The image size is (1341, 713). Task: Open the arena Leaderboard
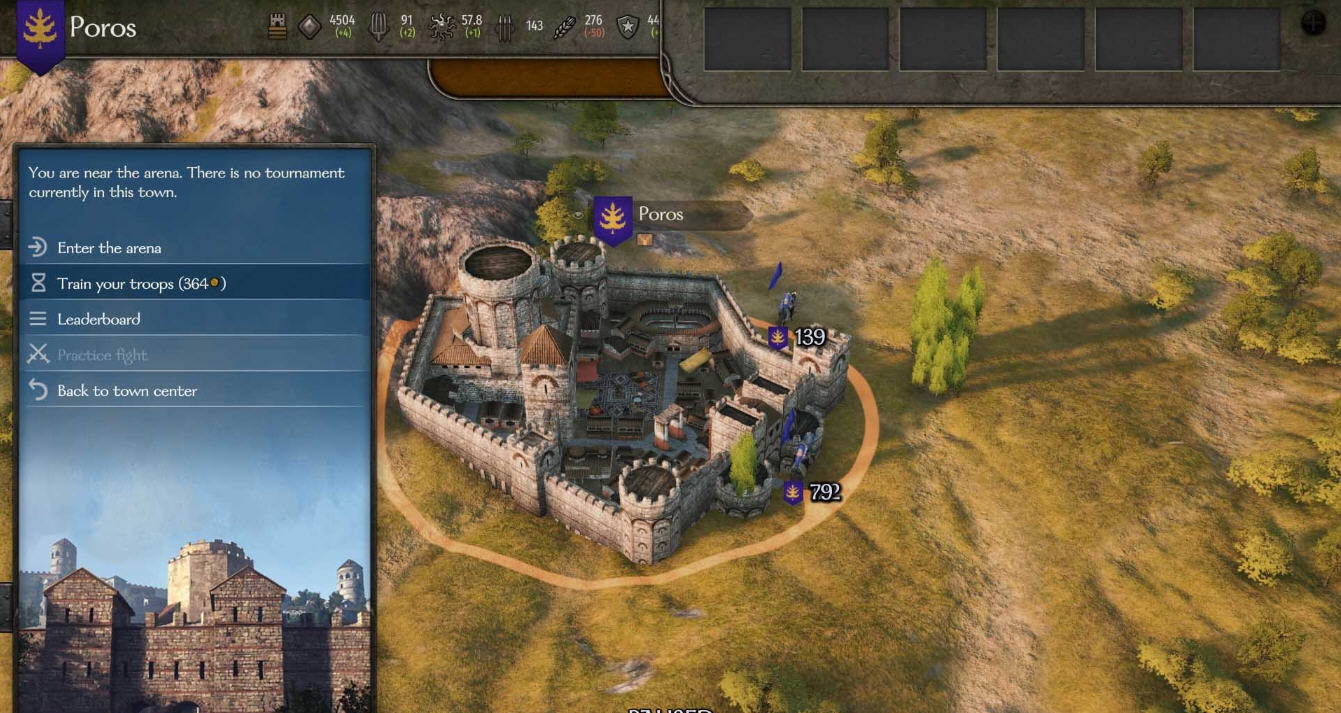tap(98, 319)
